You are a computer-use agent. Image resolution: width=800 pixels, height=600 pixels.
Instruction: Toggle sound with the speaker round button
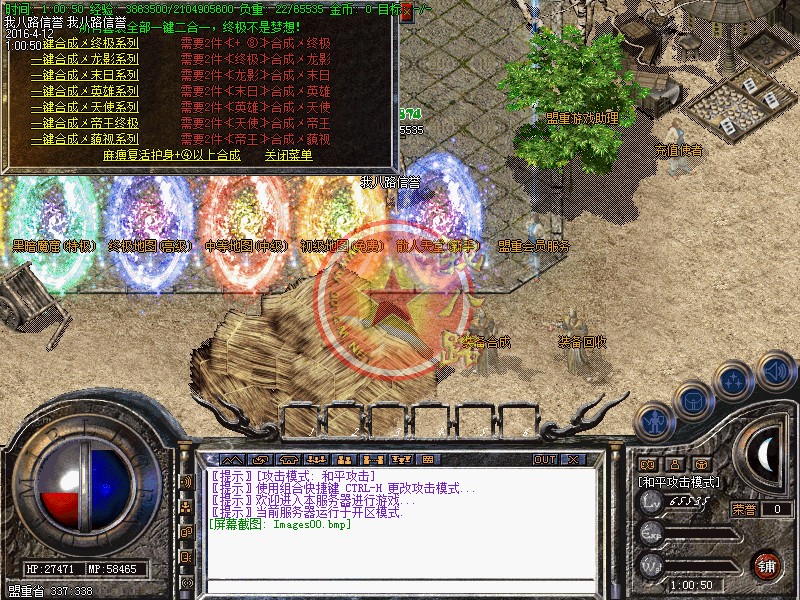775,370
